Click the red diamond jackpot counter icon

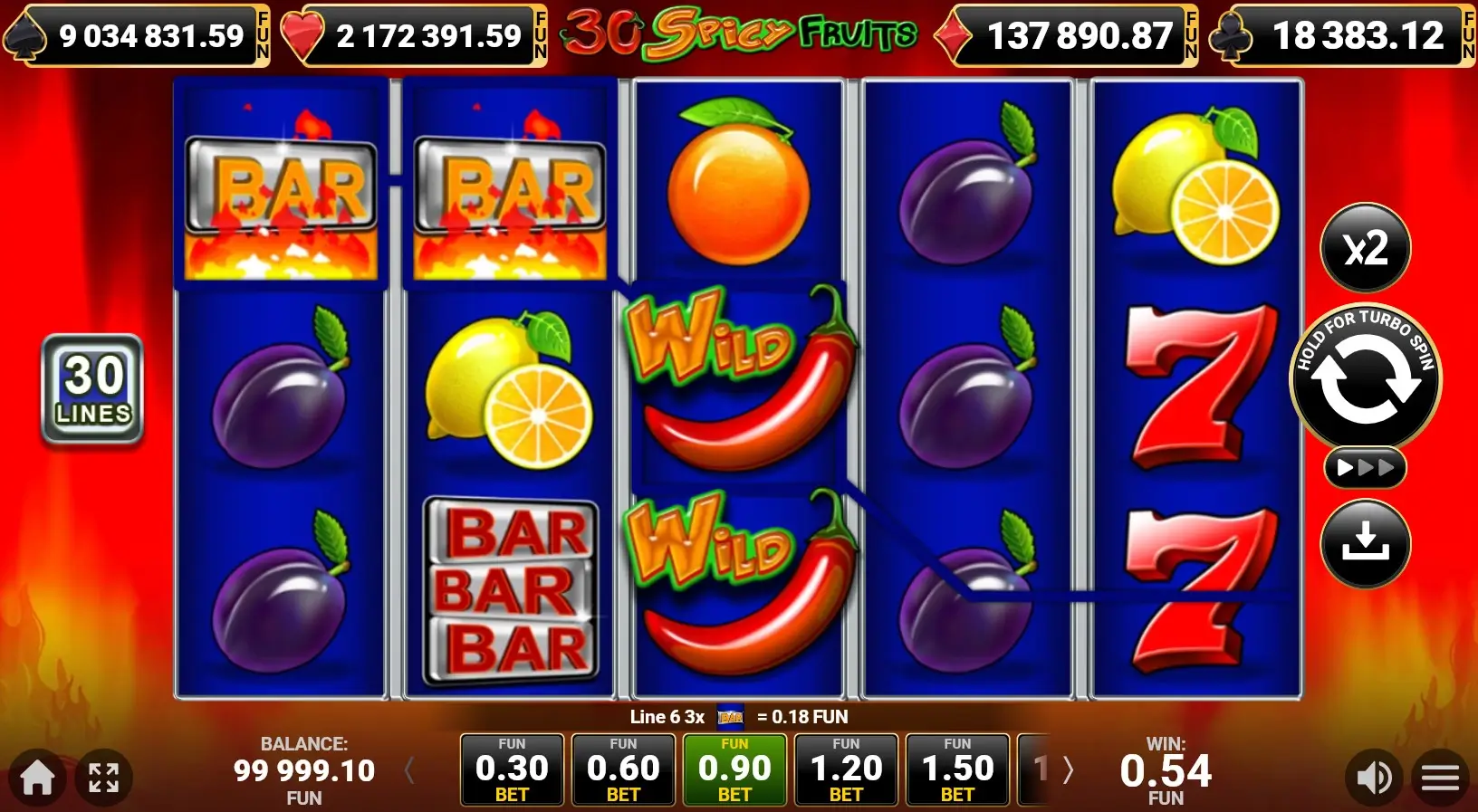point(952,36)
